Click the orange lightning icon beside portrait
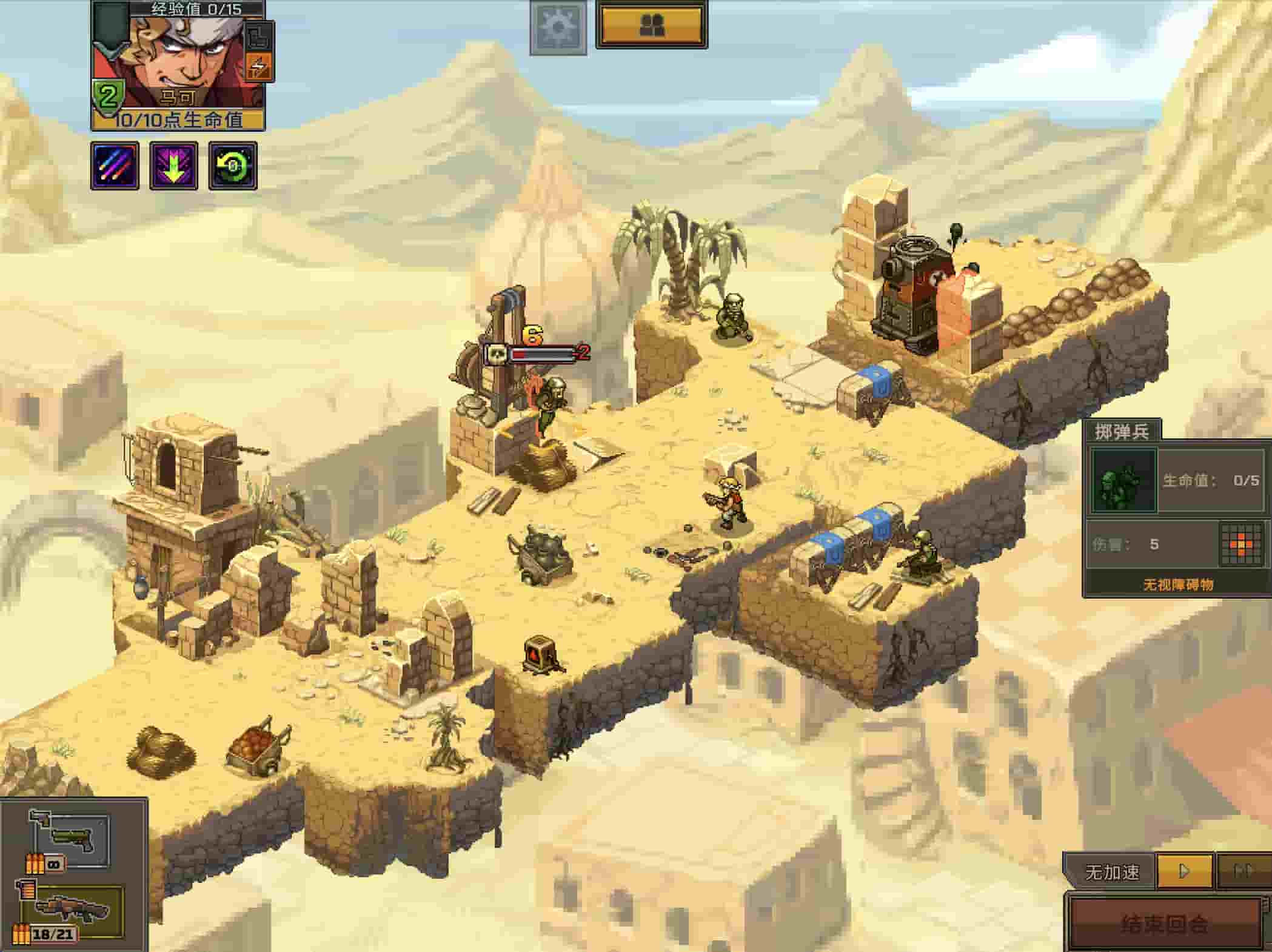 click(x=258, y=67)
